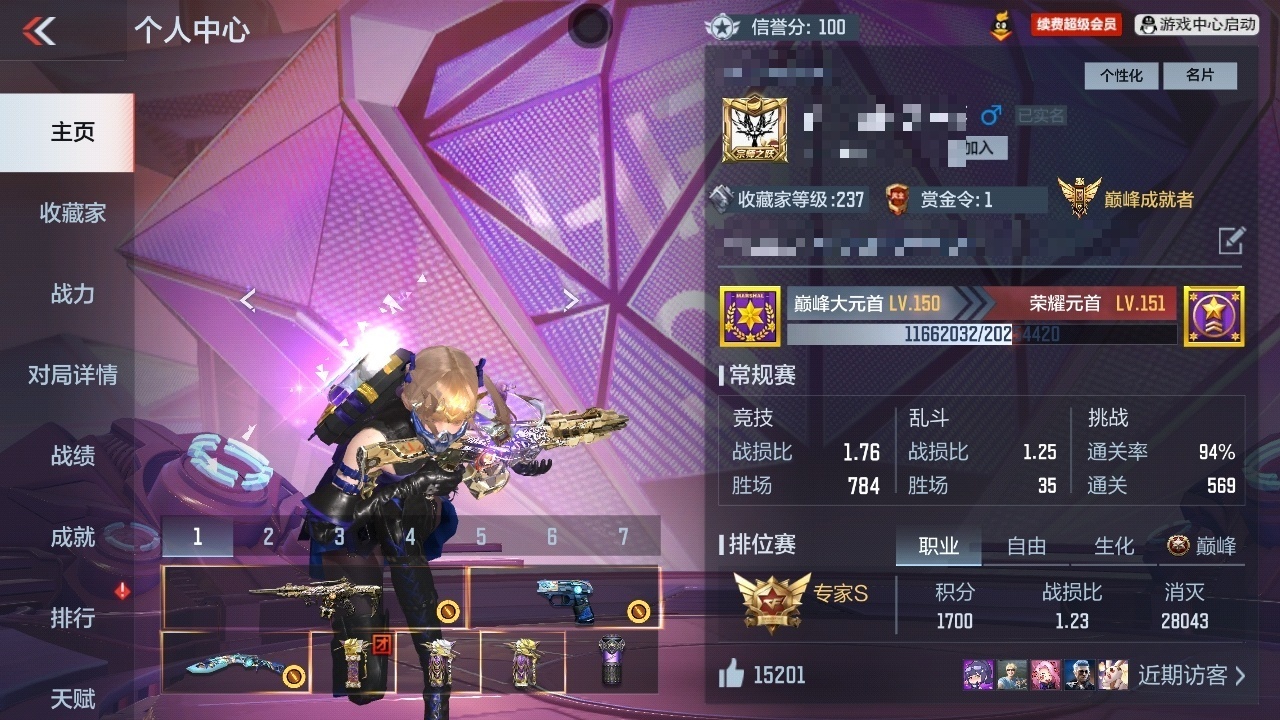1280x720 pixels.
Task: Go back using the top-left arrow
Action: coord(40,31)
